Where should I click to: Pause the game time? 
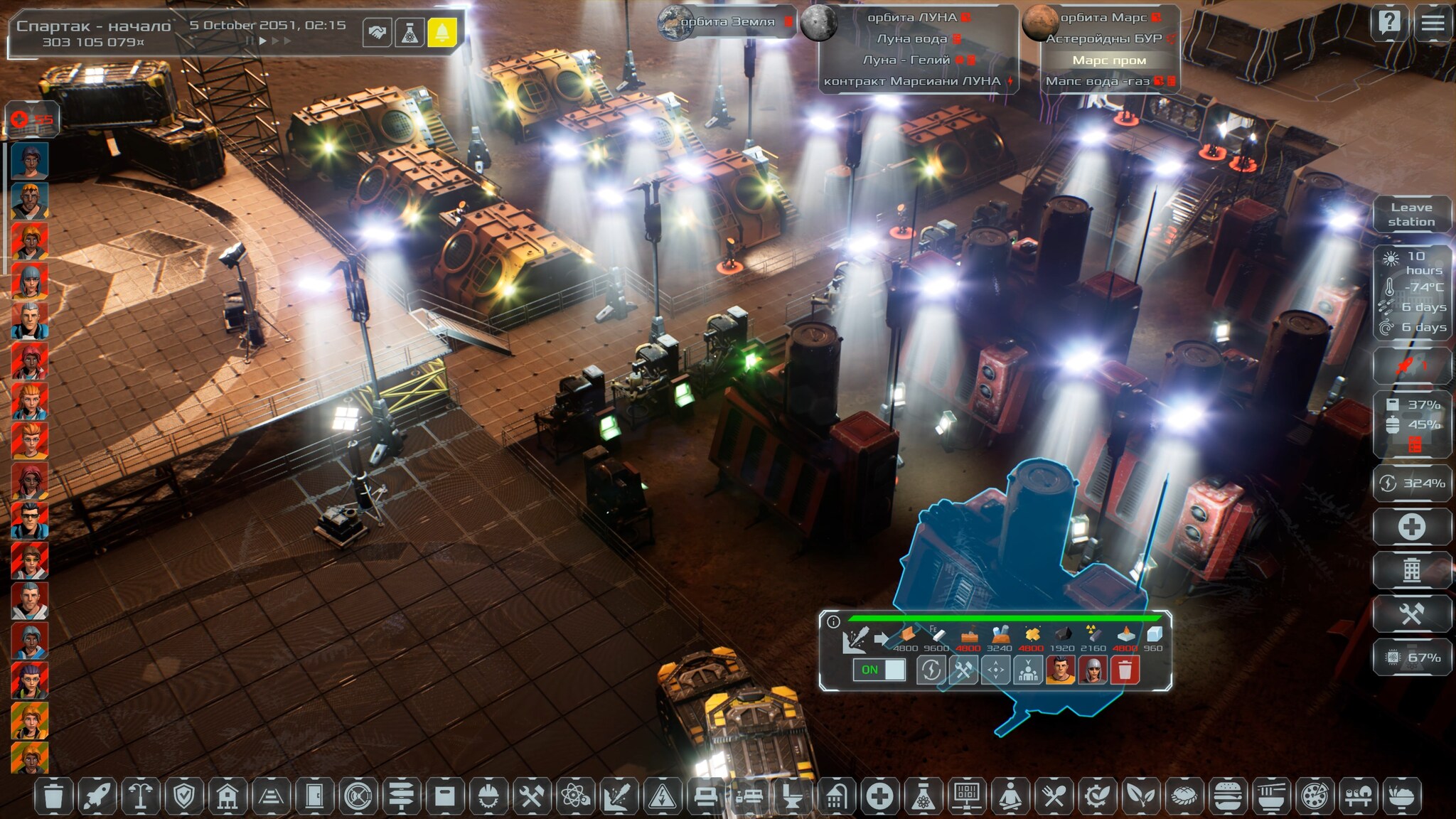click(250, 41)
